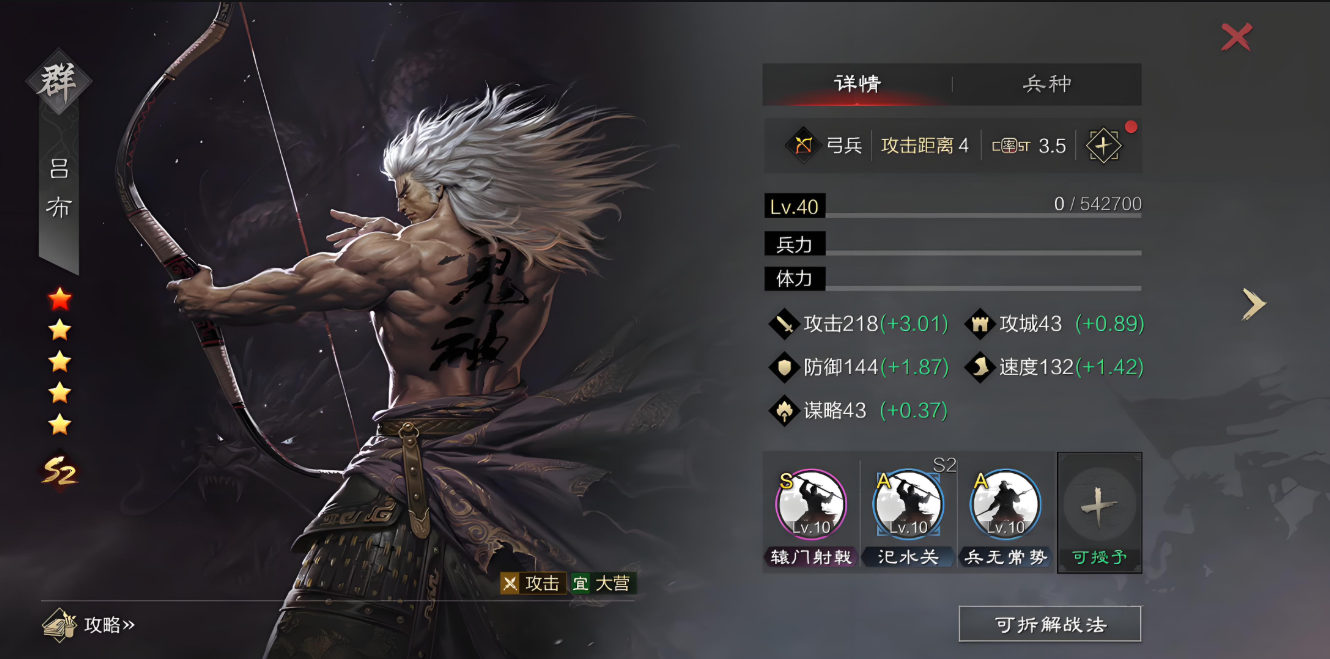The width and height of the screenshot is (1330, 659).
Task: Open the 攻略 strategy guide
Action: coord(90,625)
